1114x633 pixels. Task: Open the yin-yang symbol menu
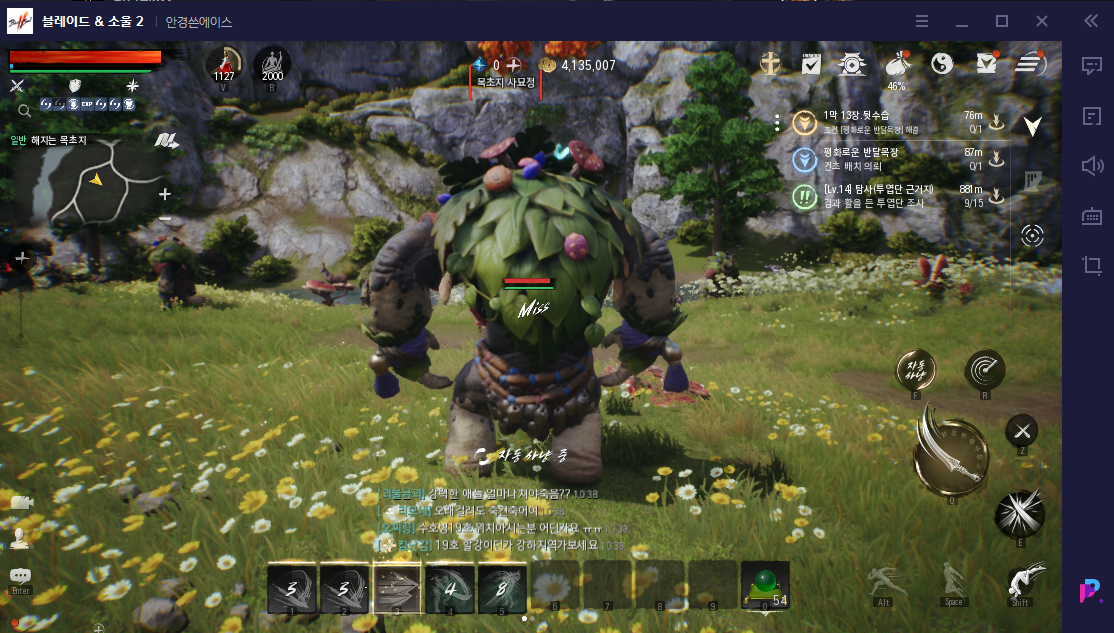pyautogui.click(x=942, y=64)
